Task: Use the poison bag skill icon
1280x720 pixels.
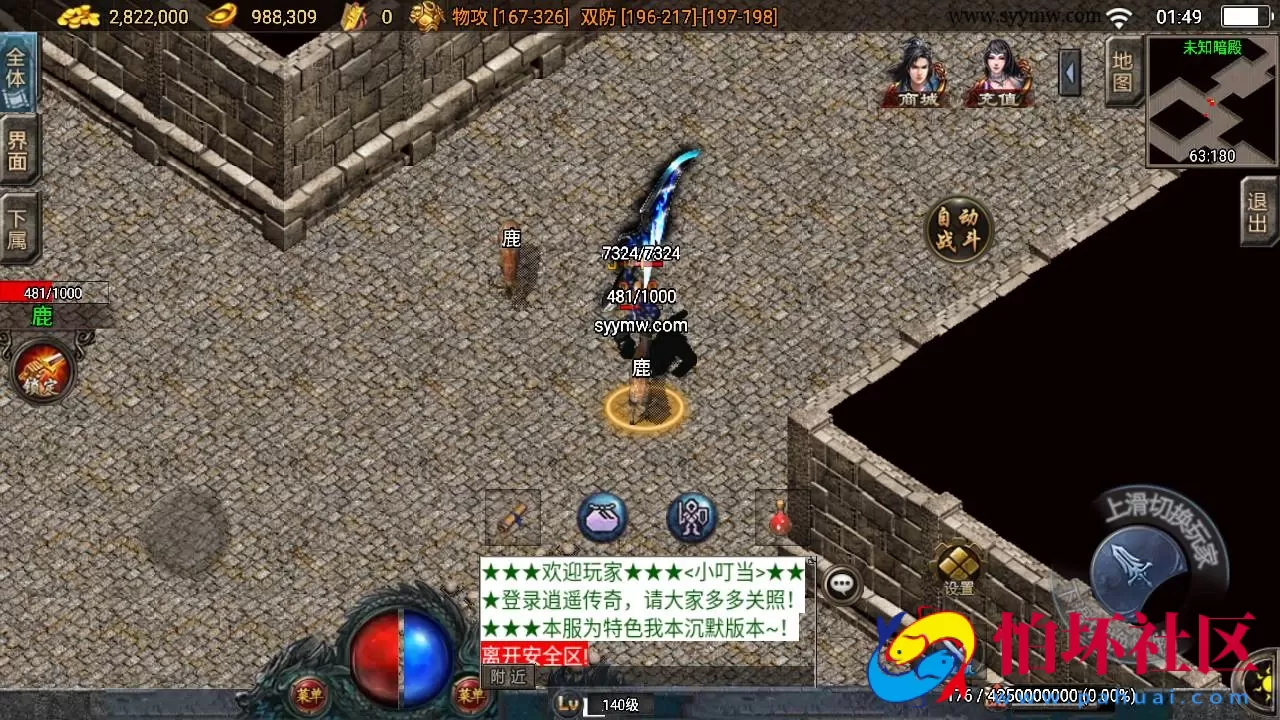Action: click(x=601, y=517)
